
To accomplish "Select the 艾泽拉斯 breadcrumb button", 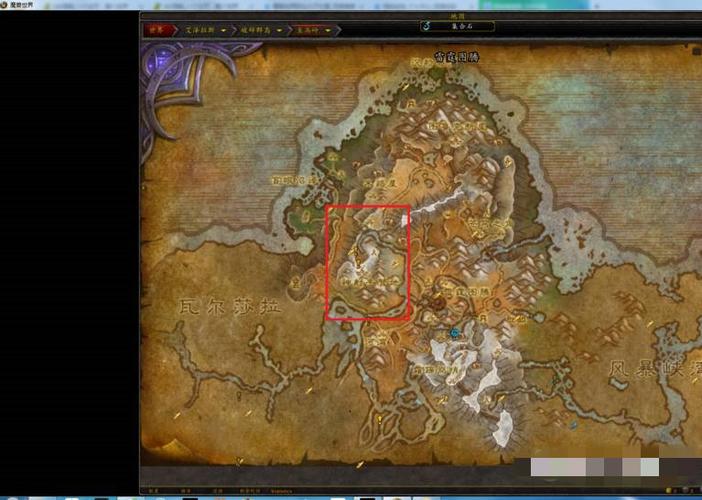I will pyautogui.click(x=198, y=31).
